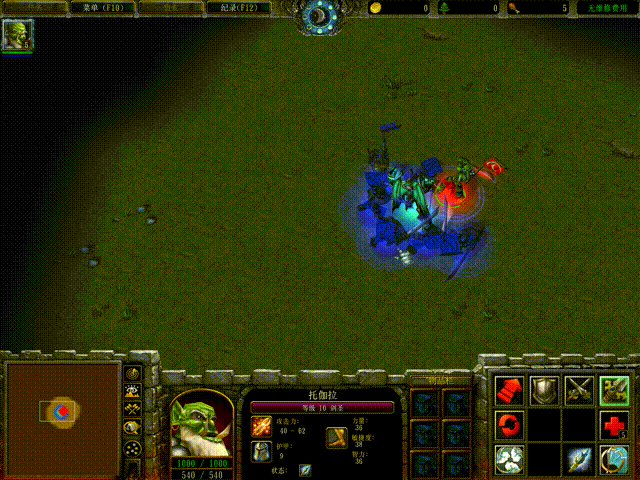Choose the Move command red arrow
This screenshot has width=640, height=480.
509,390
